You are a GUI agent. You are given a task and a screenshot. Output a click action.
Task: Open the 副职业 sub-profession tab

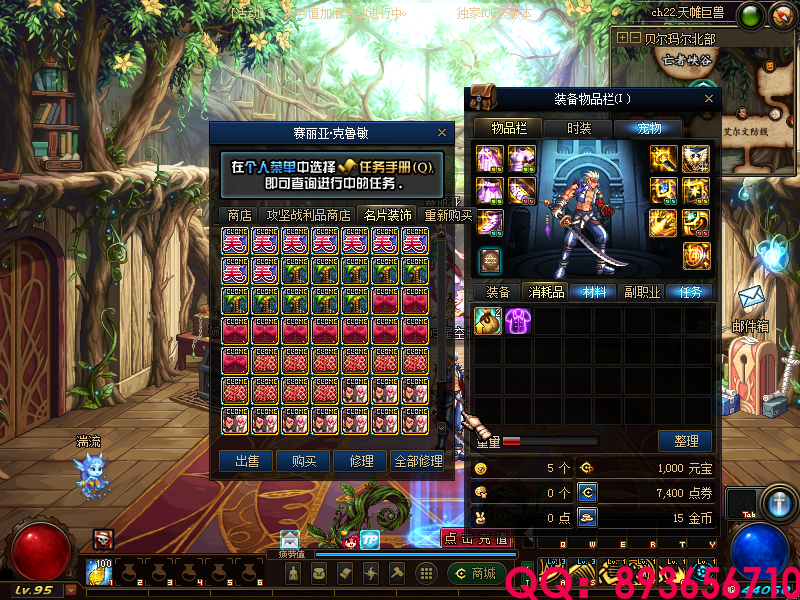click(642, 292)
